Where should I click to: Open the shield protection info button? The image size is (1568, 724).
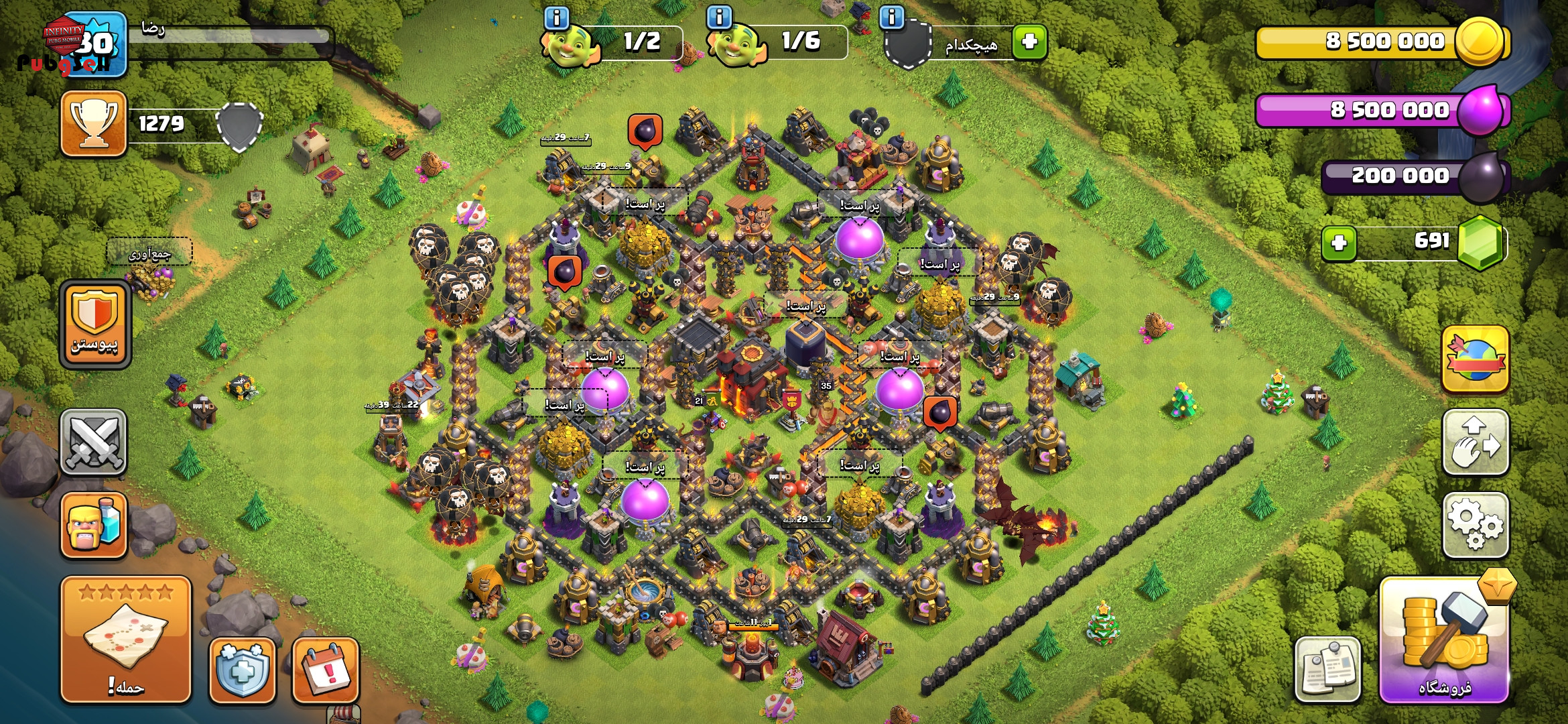click(x=243, y=670)
